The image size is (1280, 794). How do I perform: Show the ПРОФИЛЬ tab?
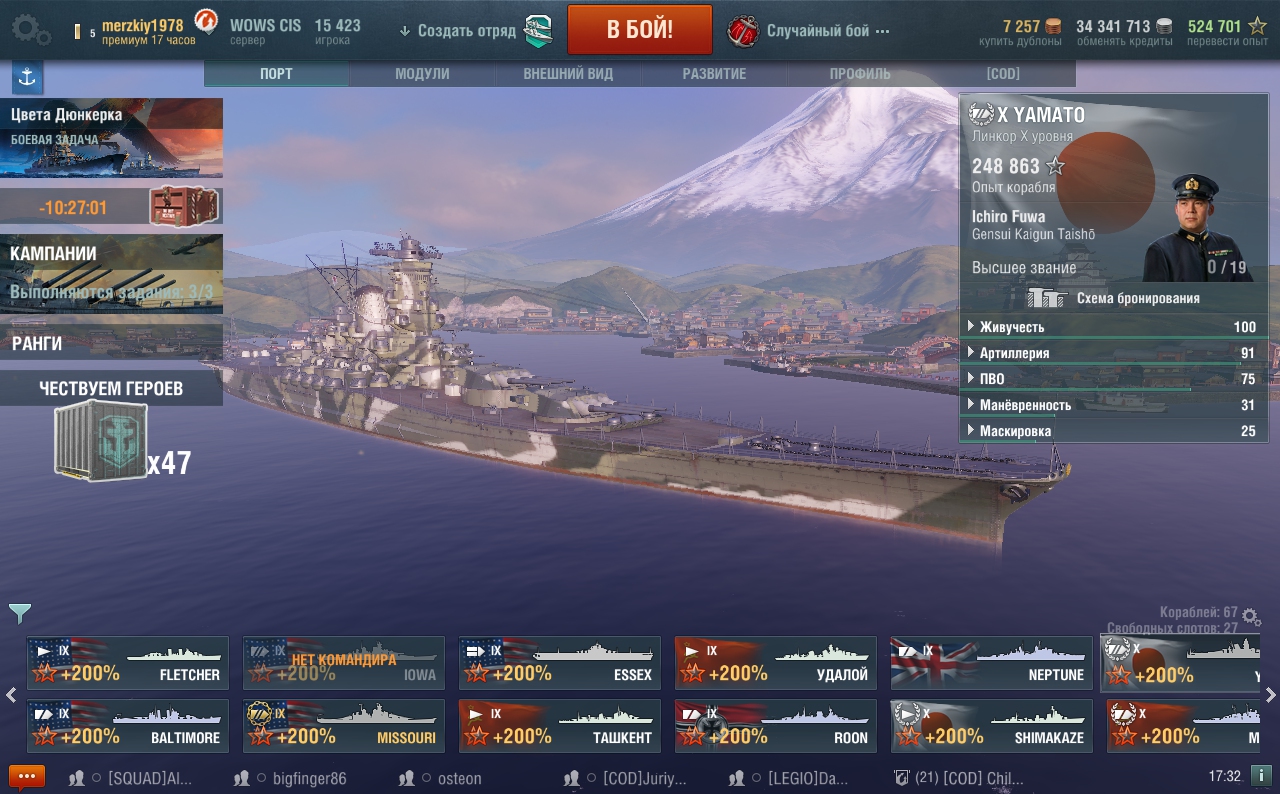point(860,74)
